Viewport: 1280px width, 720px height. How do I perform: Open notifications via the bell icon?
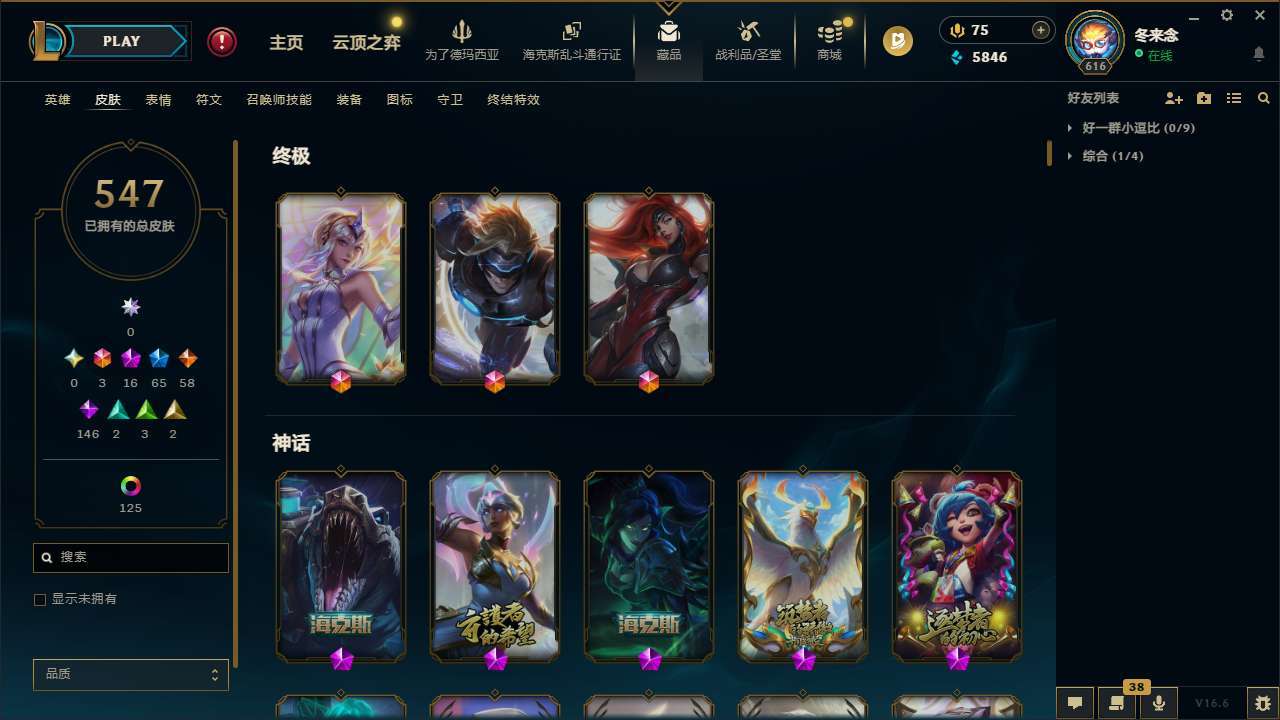tap(1258, 55)
